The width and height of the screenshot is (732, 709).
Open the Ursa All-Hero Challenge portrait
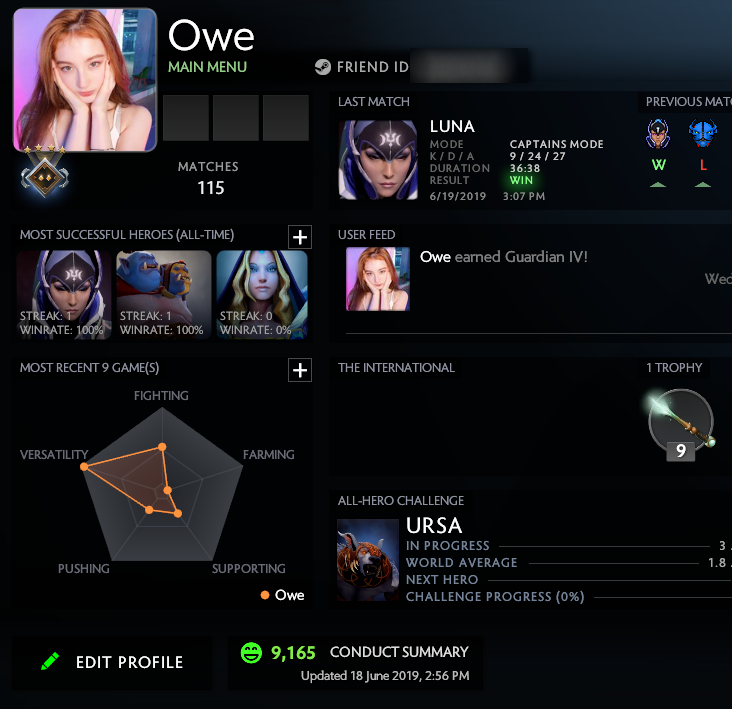pyautogui.click(x=368, y=560)
